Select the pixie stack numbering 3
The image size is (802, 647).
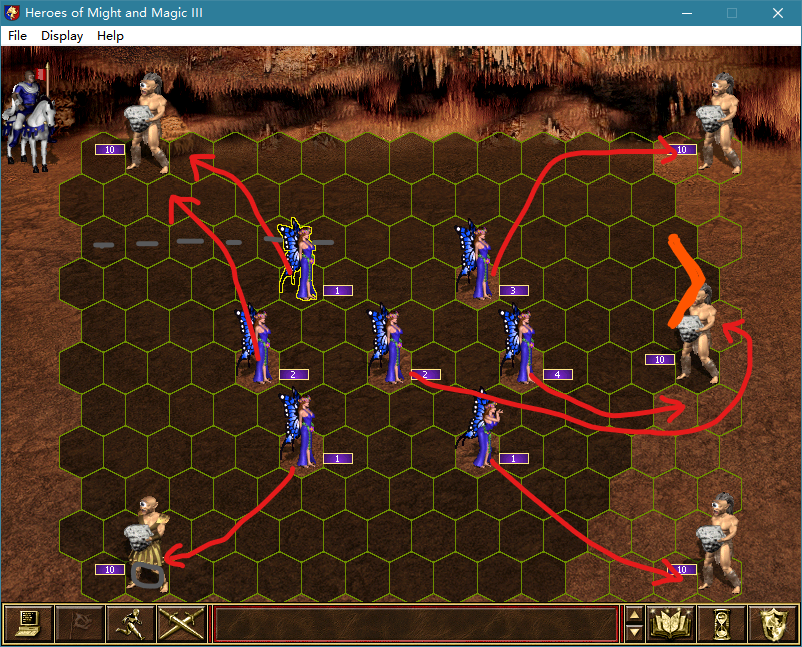coord(475,261)
